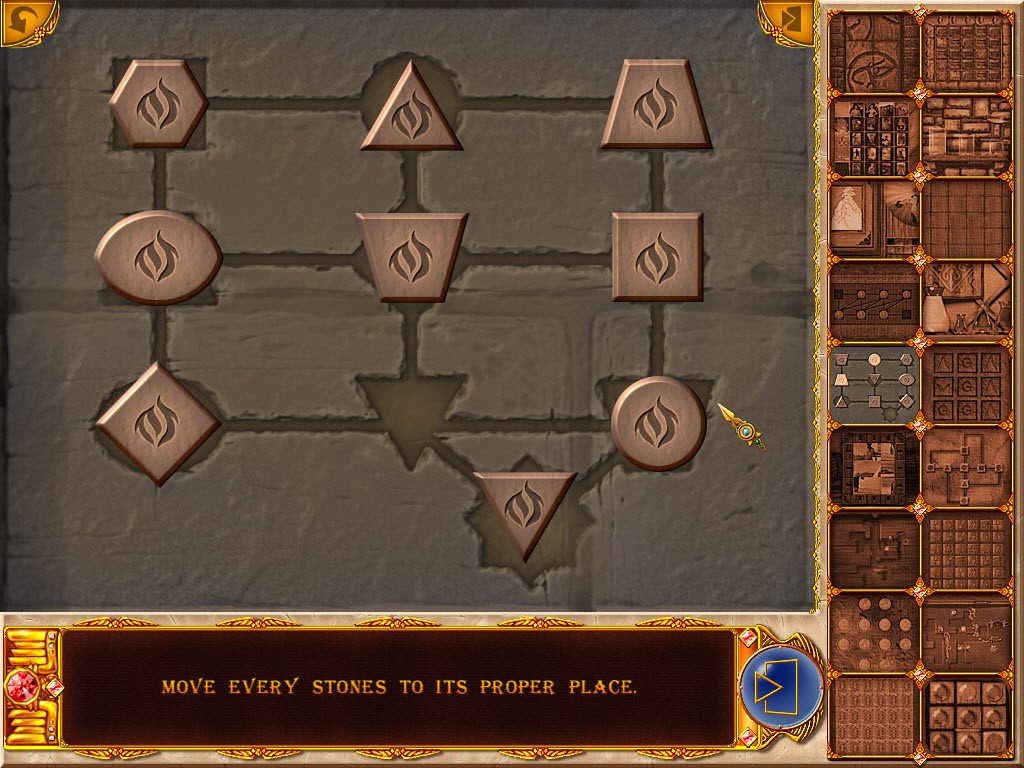This screenshot has width=1024, height=768.
Task: Click the gold arrow button above the puzzle's top-right
Action: coord(787,23)
